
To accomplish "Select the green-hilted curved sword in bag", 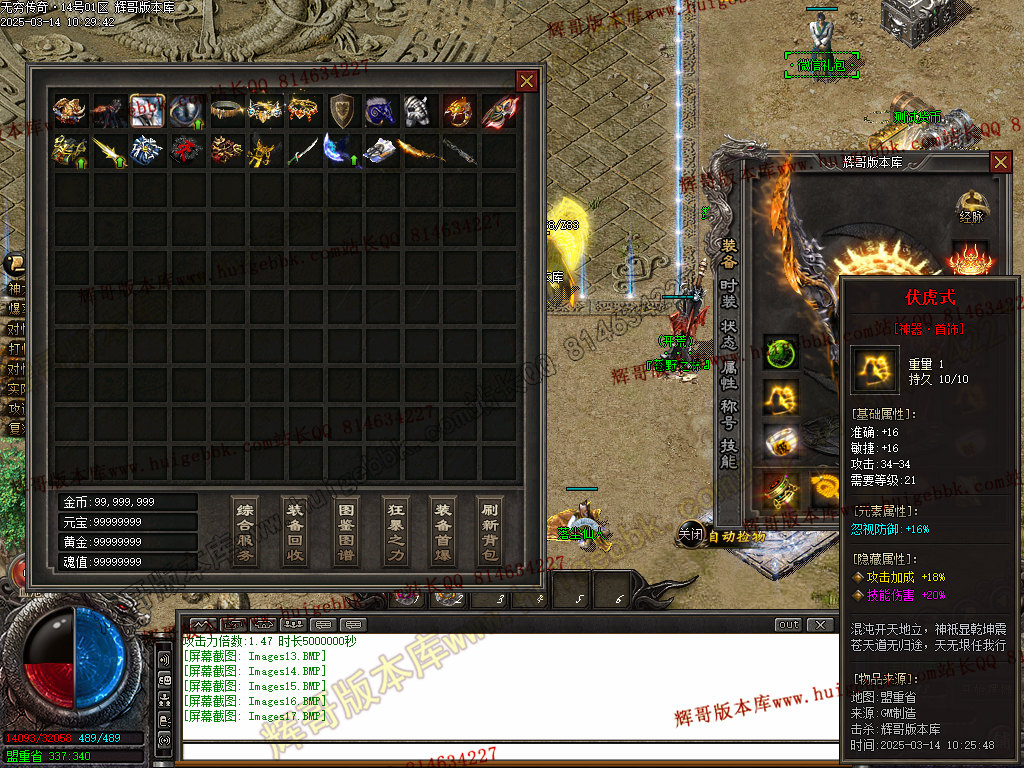I will (304, 150).
